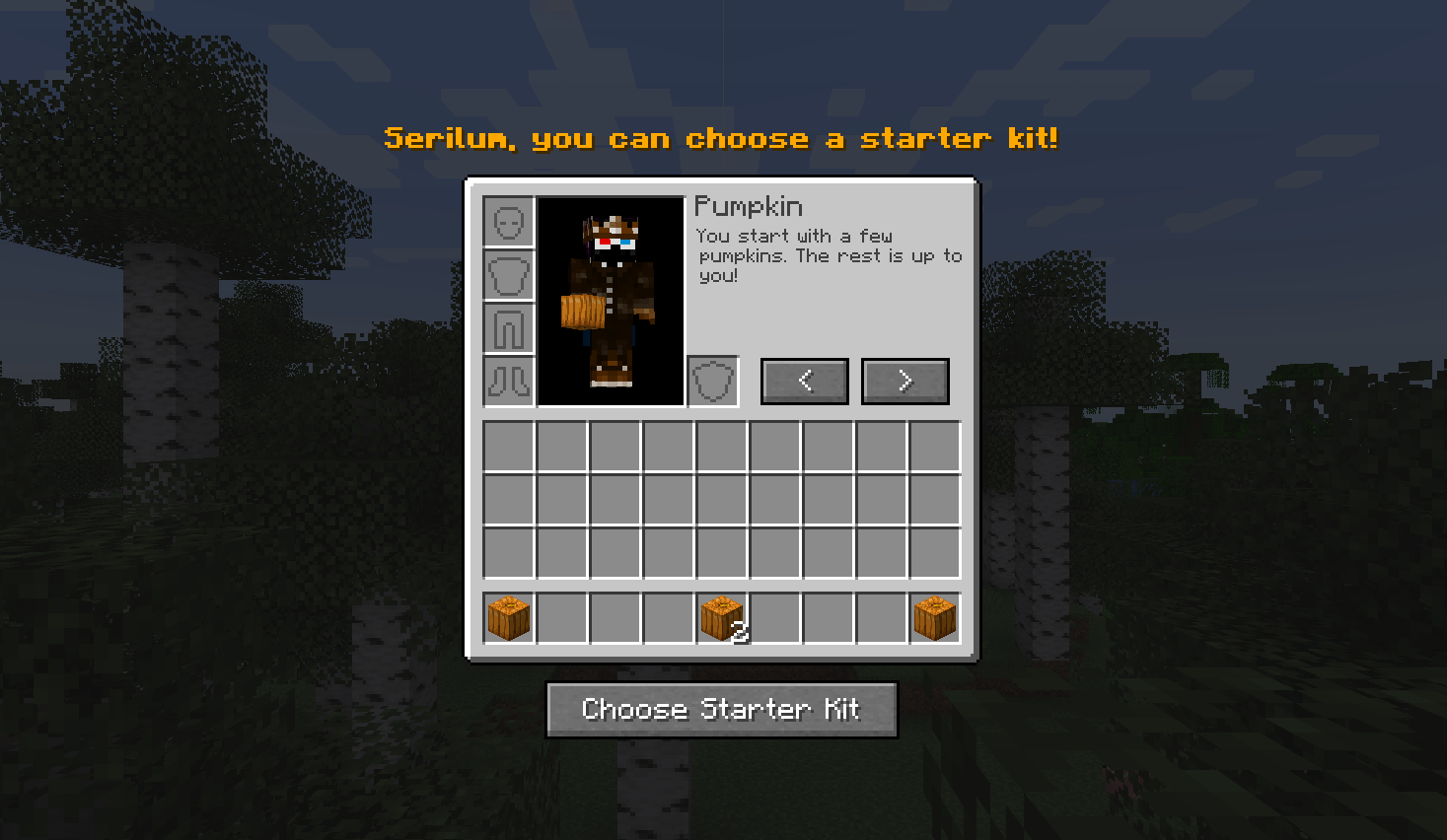The width and height of the screenshot is (1447, 840).
Task: Choose the leggings armor slot
Action: tap(509, 328)
